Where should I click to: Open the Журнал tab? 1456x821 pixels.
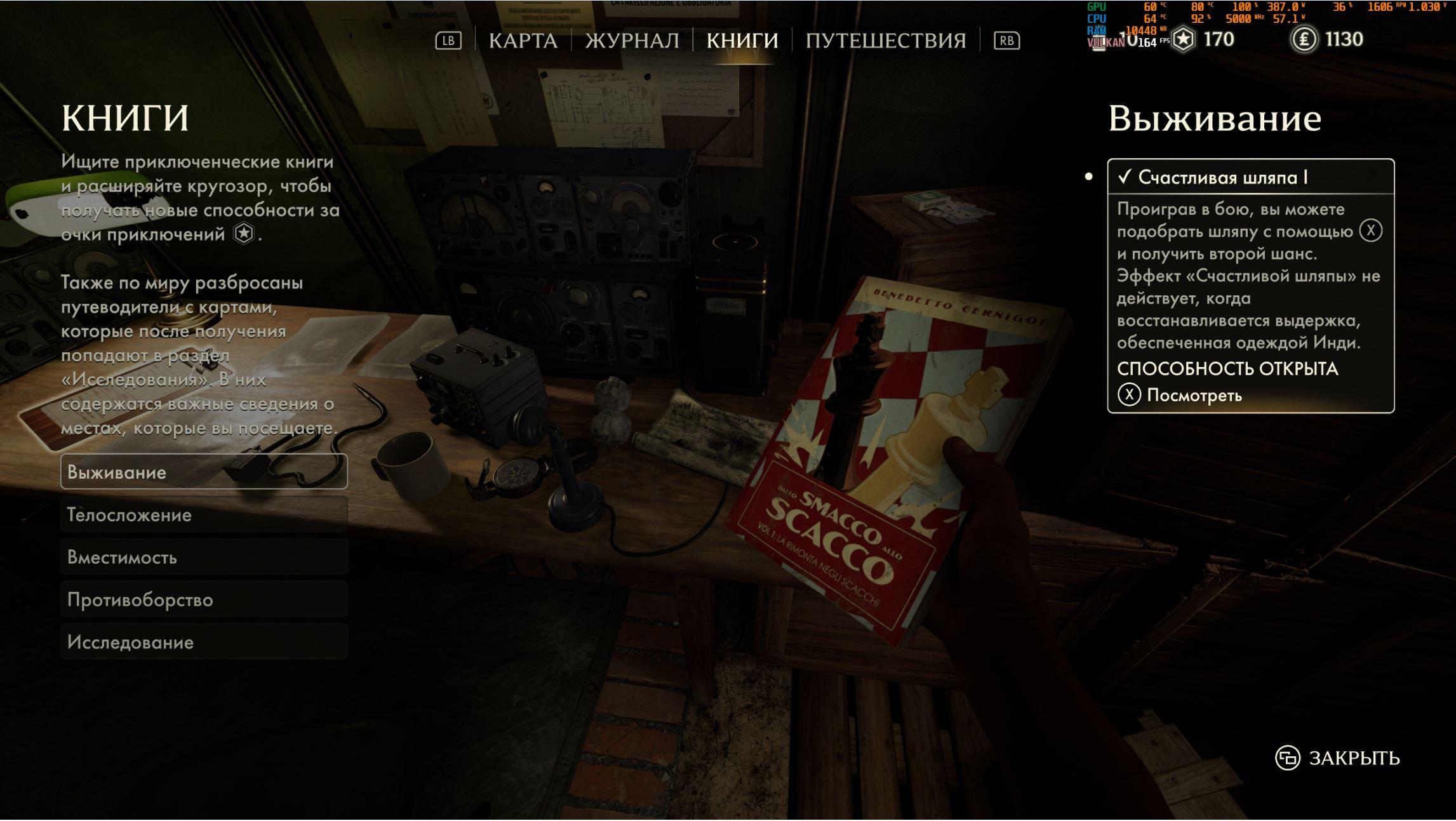(632, 41)
